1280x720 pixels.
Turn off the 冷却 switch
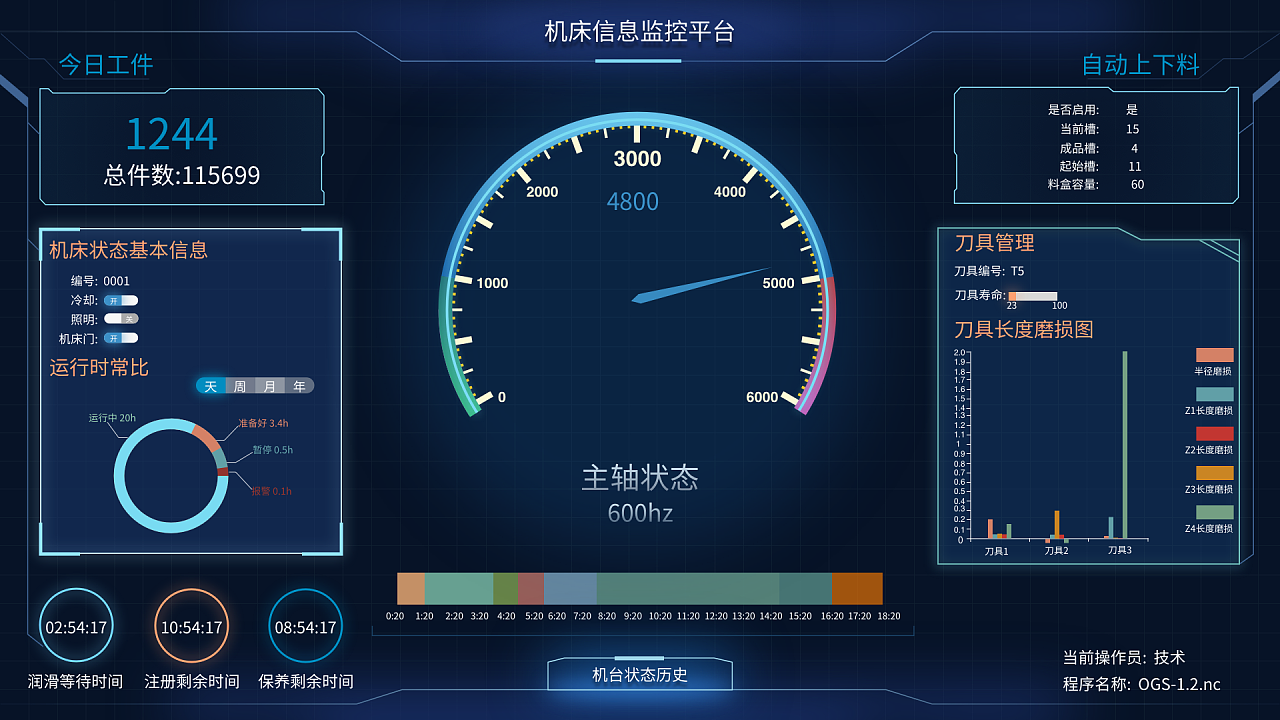122,300
